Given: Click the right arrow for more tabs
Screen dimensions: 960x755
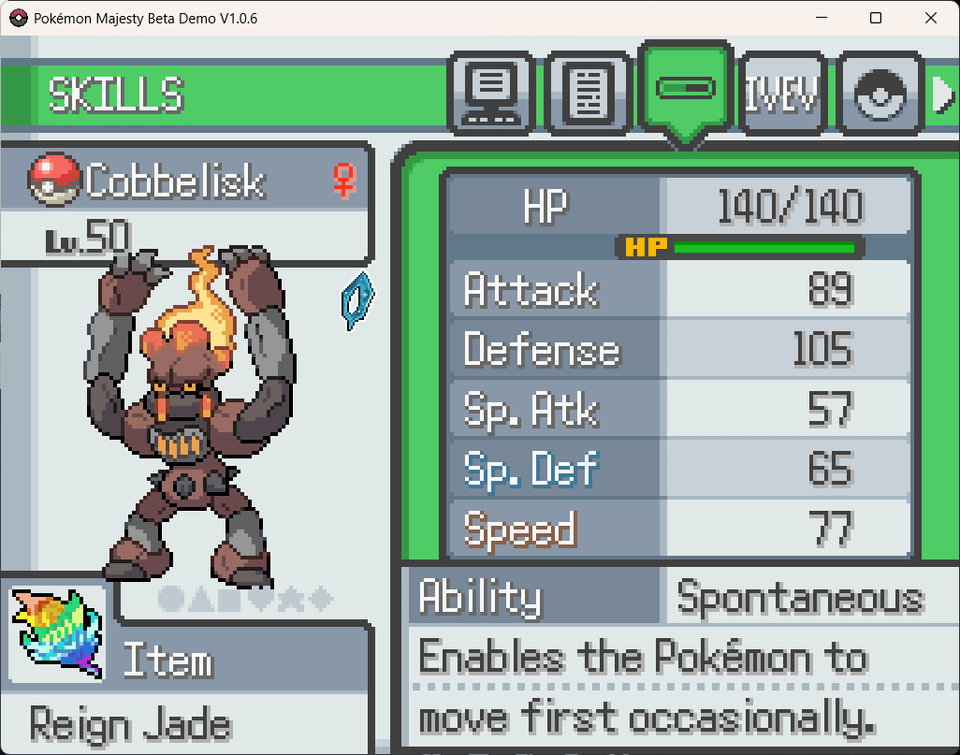Looking at the screenshot, I should tap(942, 94).
